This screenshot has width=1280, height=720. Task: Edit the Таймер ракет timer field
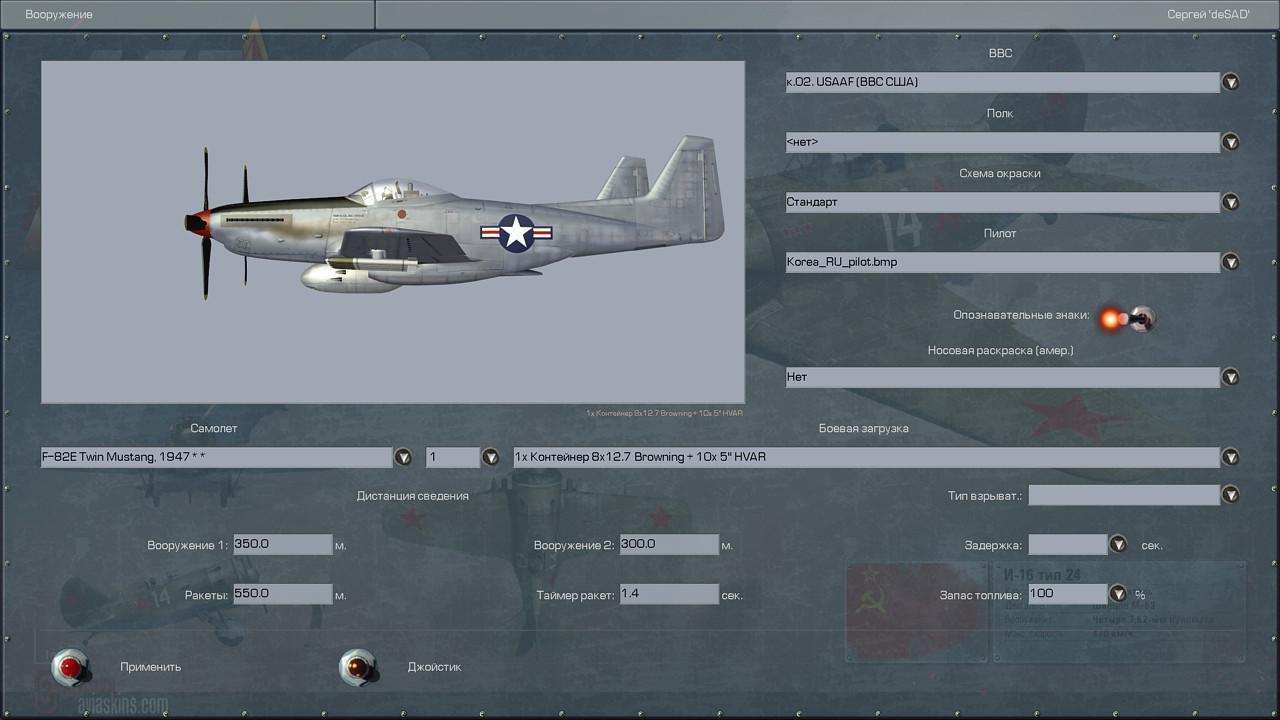[668, 594]
